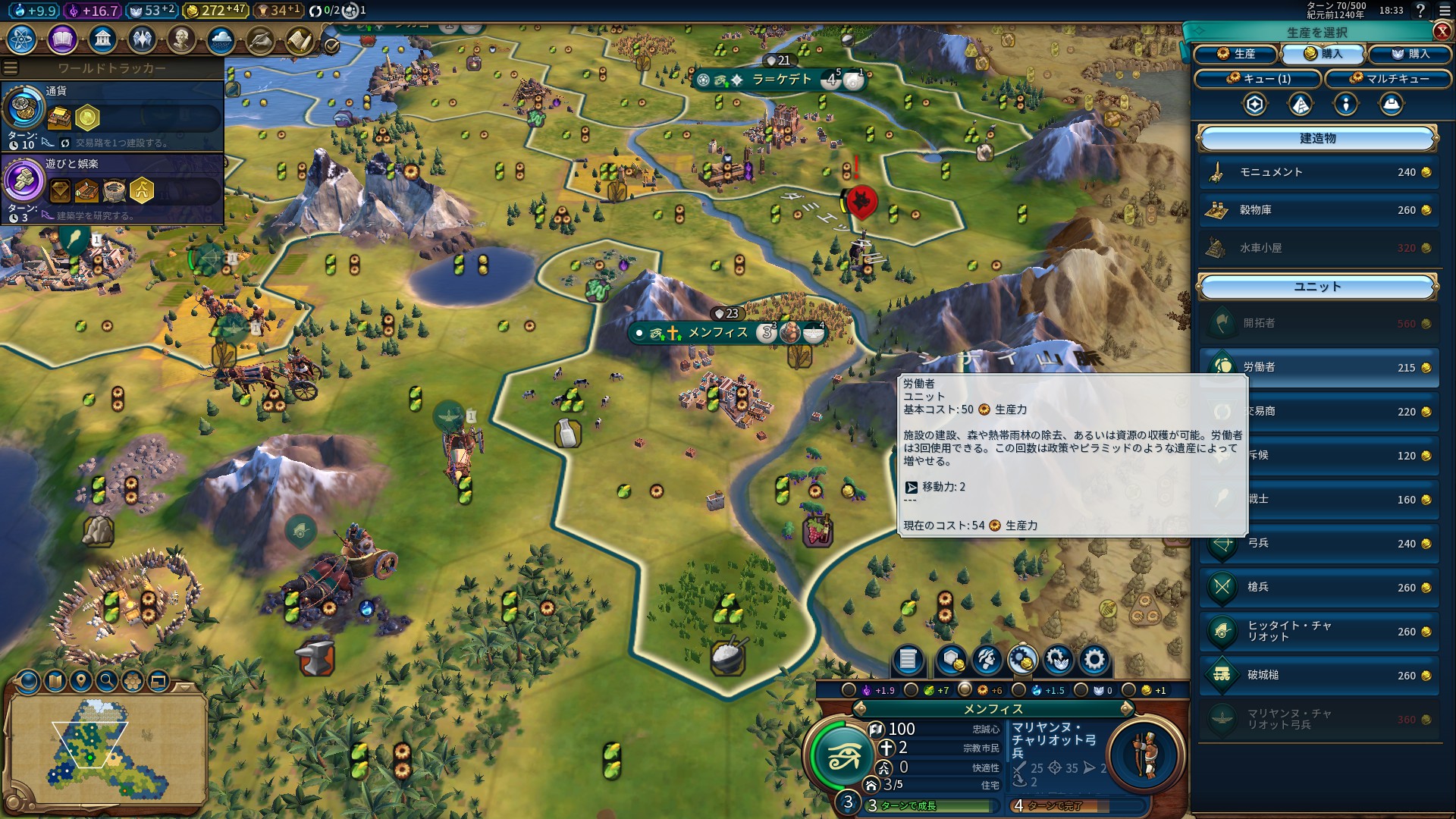This screenshot has width=1456, height=819.
Task: Close the production selection panel
Action: coord(1442,31)
